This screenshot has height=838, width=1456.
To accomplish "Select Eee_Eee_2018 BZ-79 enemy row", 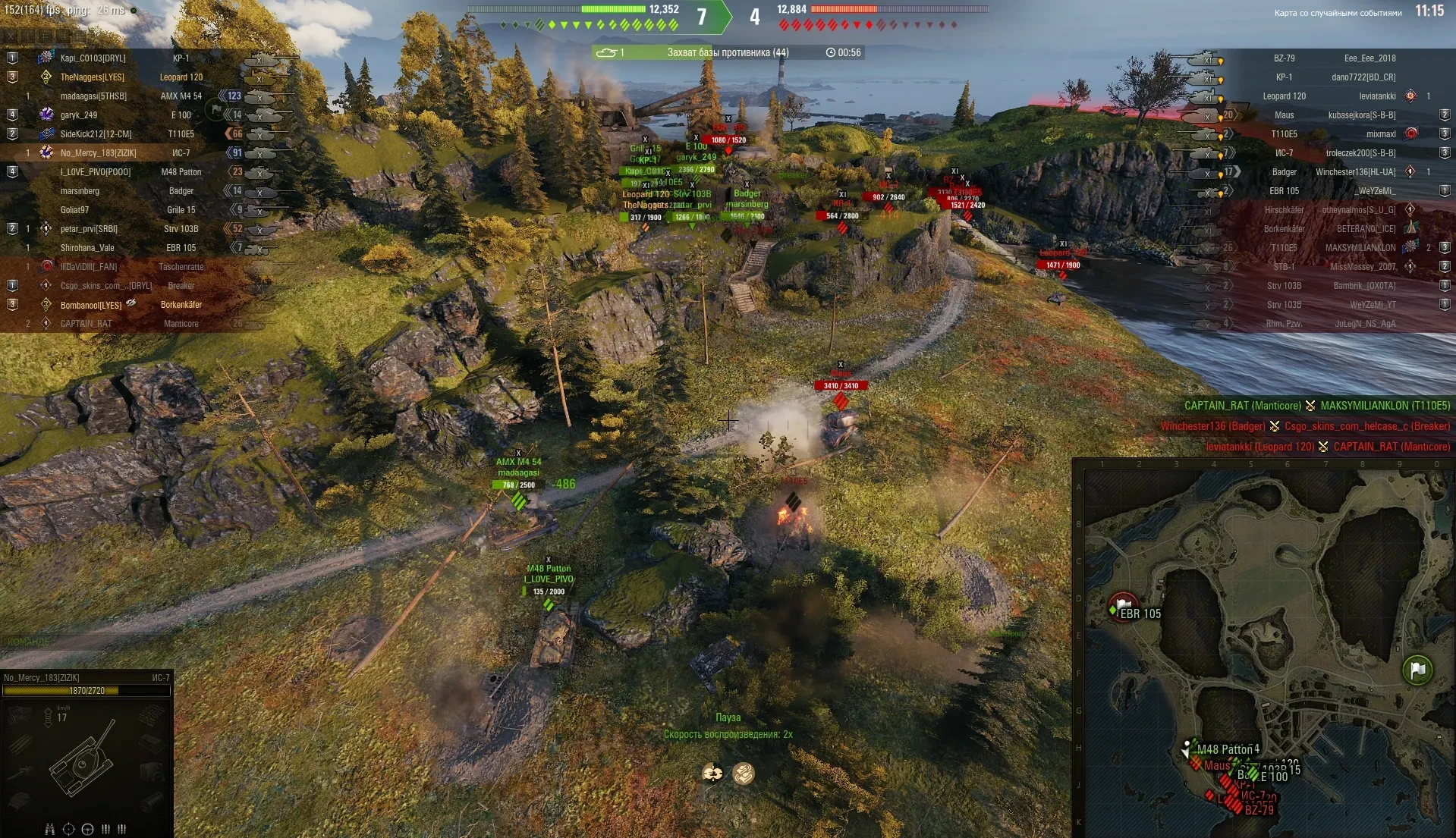I will [1335, 58].
